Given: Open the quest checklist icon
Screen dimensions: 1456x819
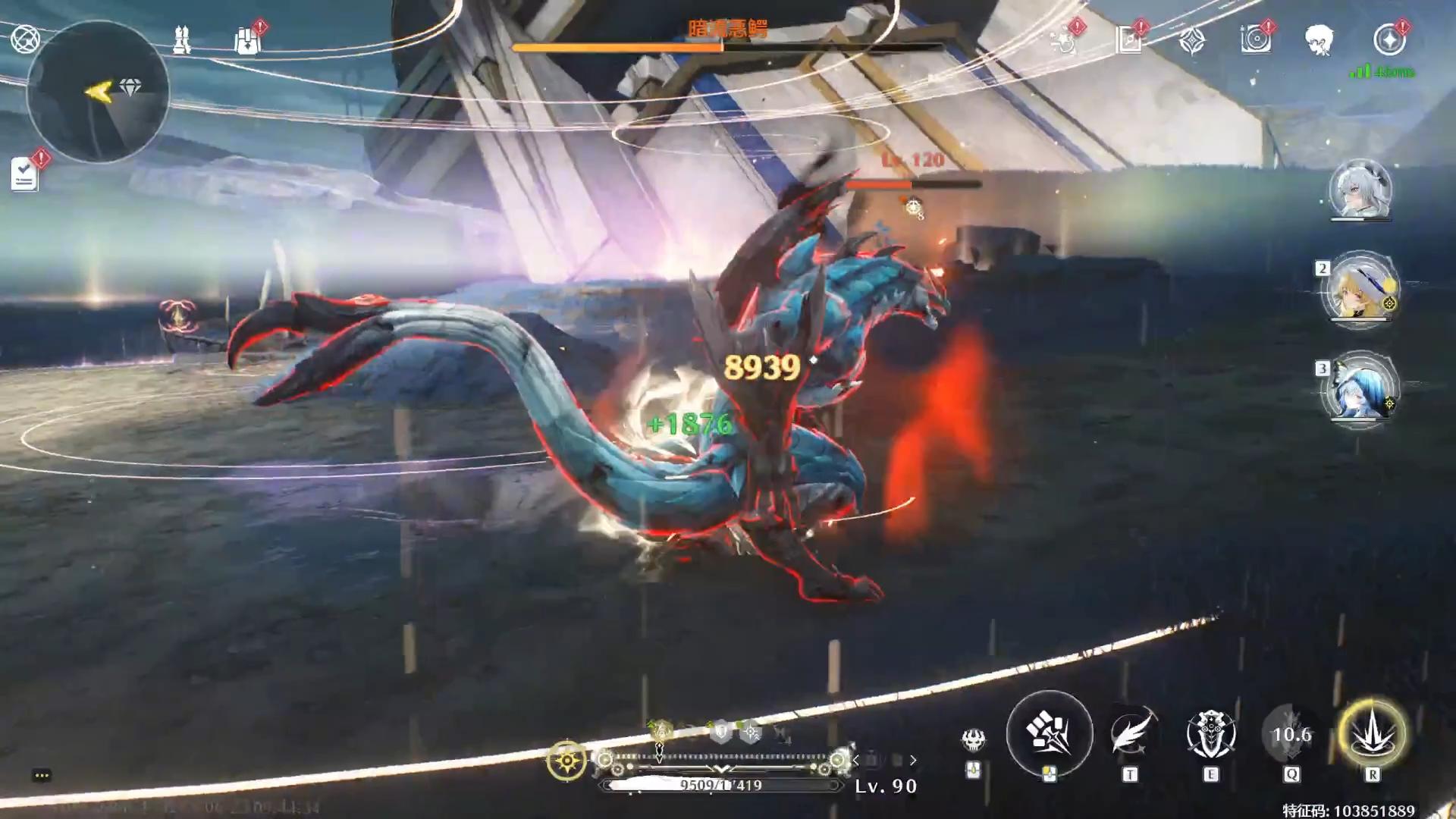Looking at the screenshot, I should coord(25,175).
